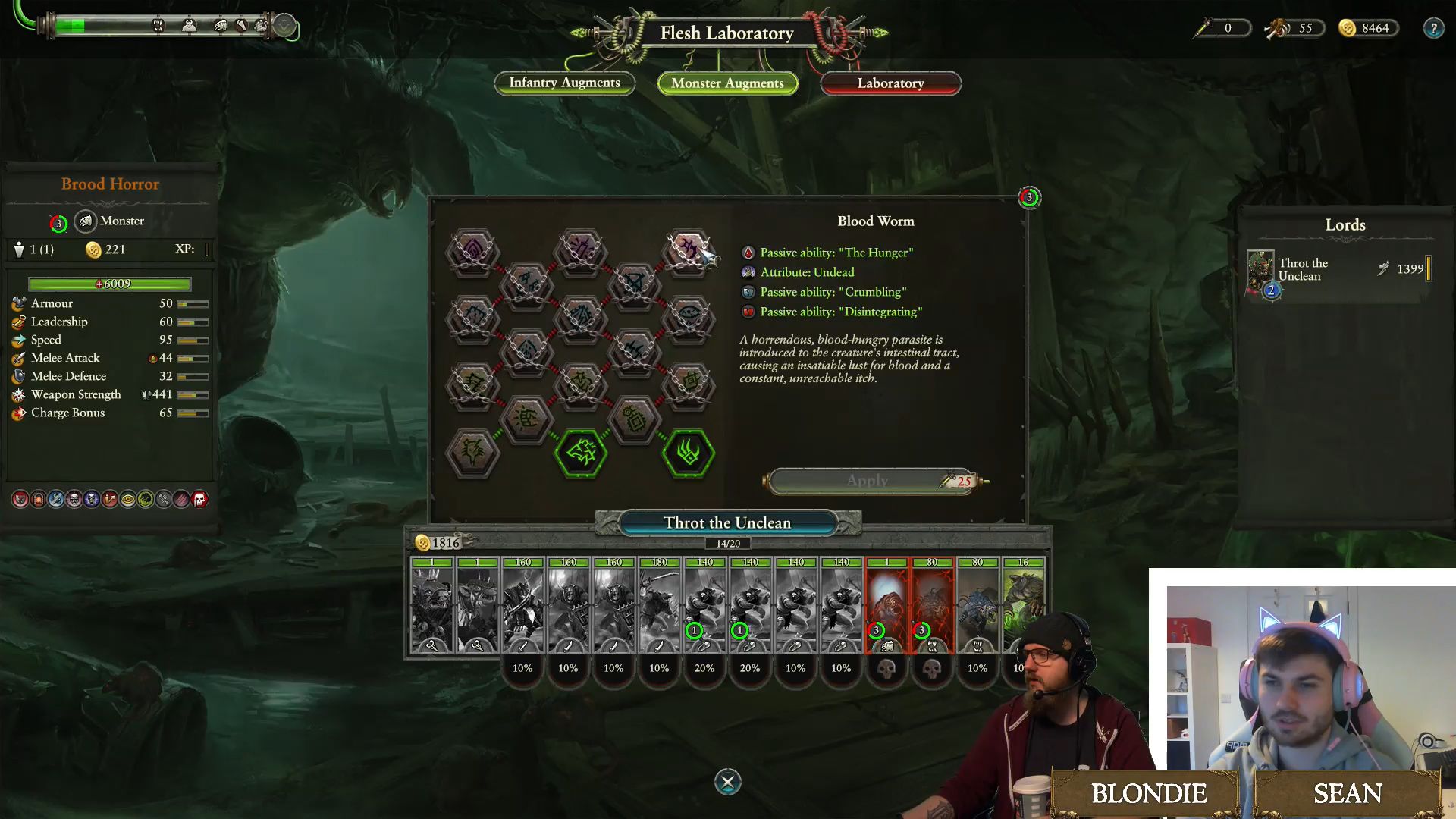Click the red hexagonal skull icon in ability row

pyautogui.click(x=198, y=499)
